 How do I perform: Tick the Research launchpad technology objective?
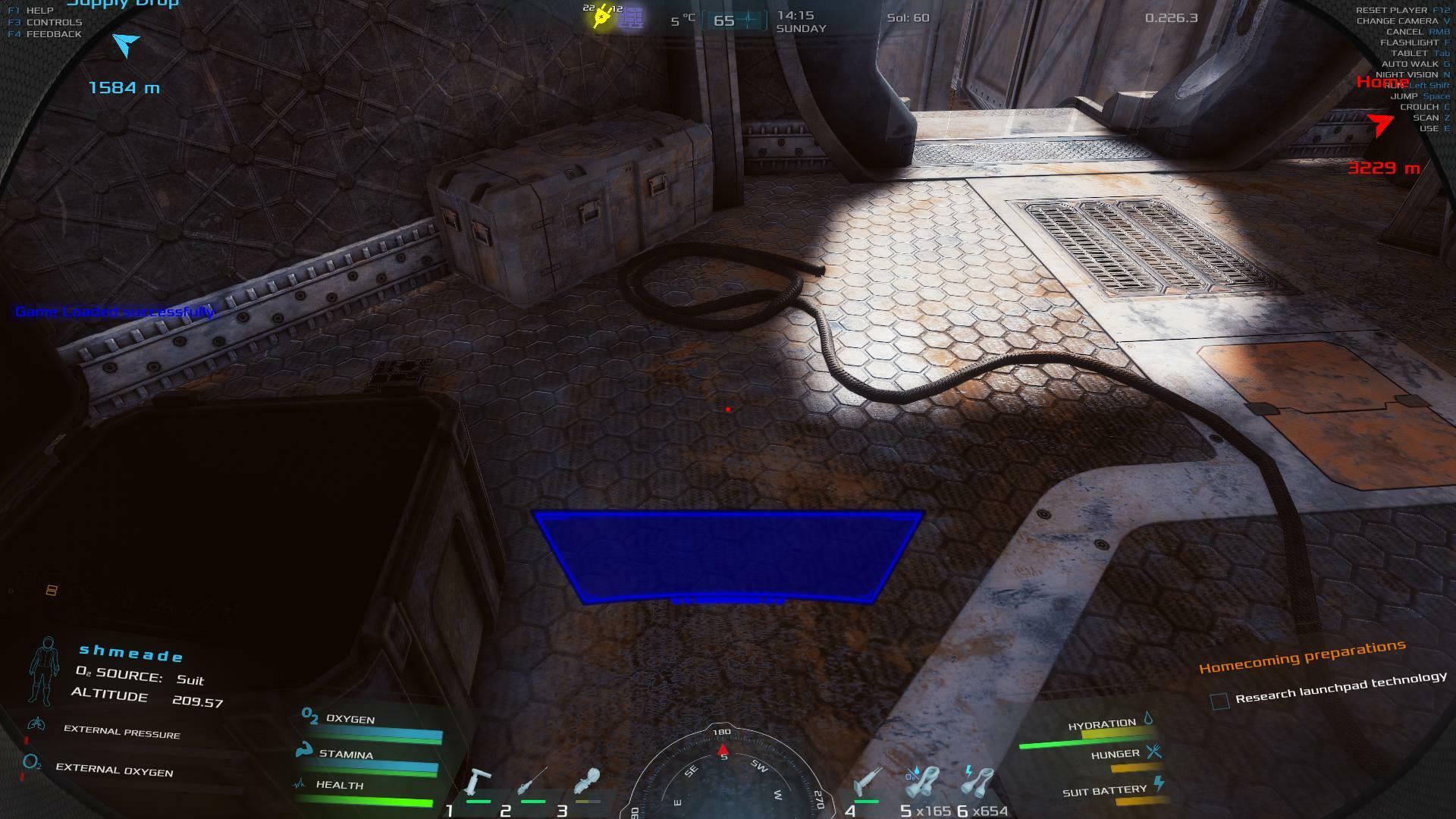coord(1219,701)
